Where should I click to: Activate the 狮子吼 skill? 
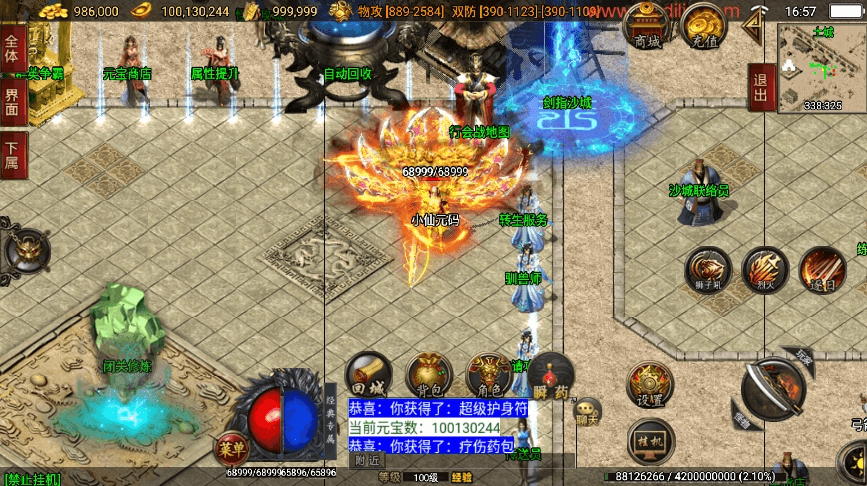pos(707,270)
